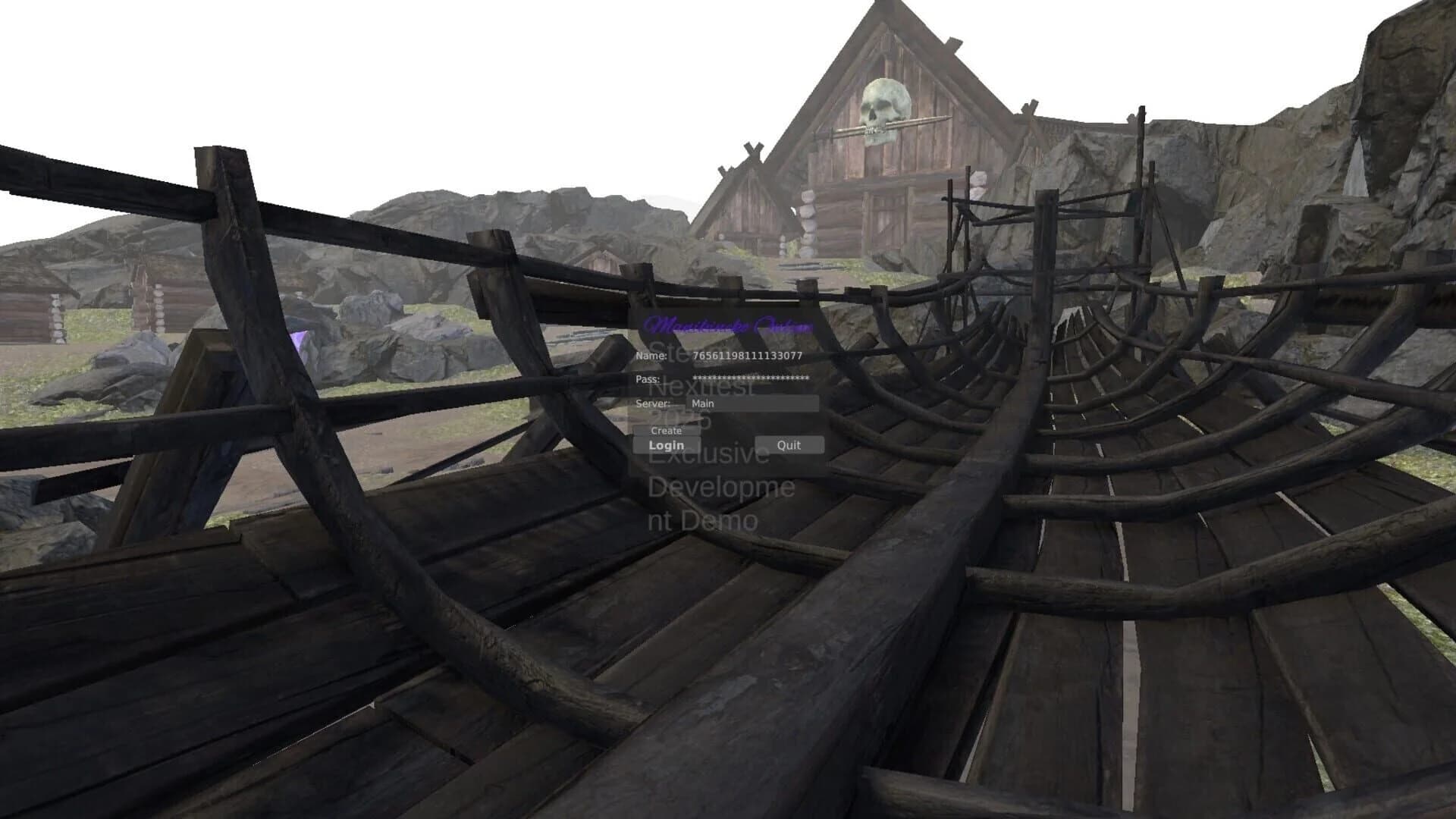Open the Server selection showing Main

coord(755,403)
